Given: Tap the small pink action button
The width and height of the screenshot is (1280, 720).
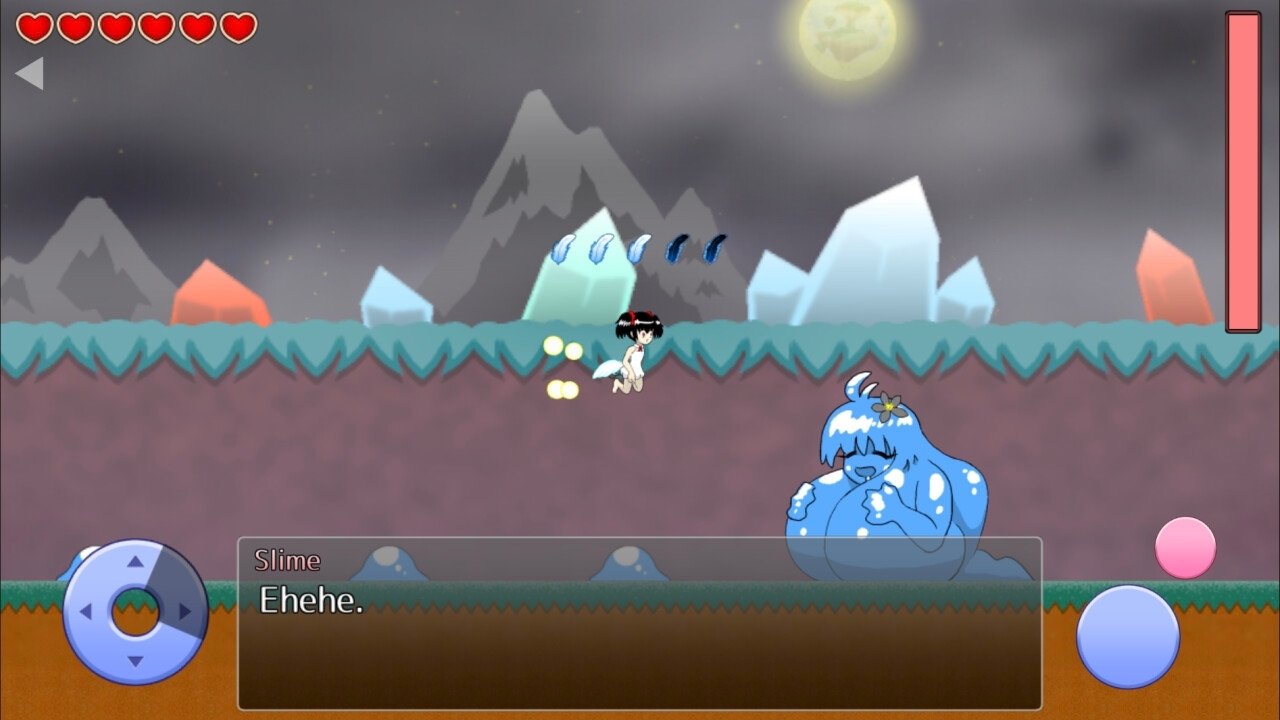Looking at the screenshot, I should point(1185,548).
